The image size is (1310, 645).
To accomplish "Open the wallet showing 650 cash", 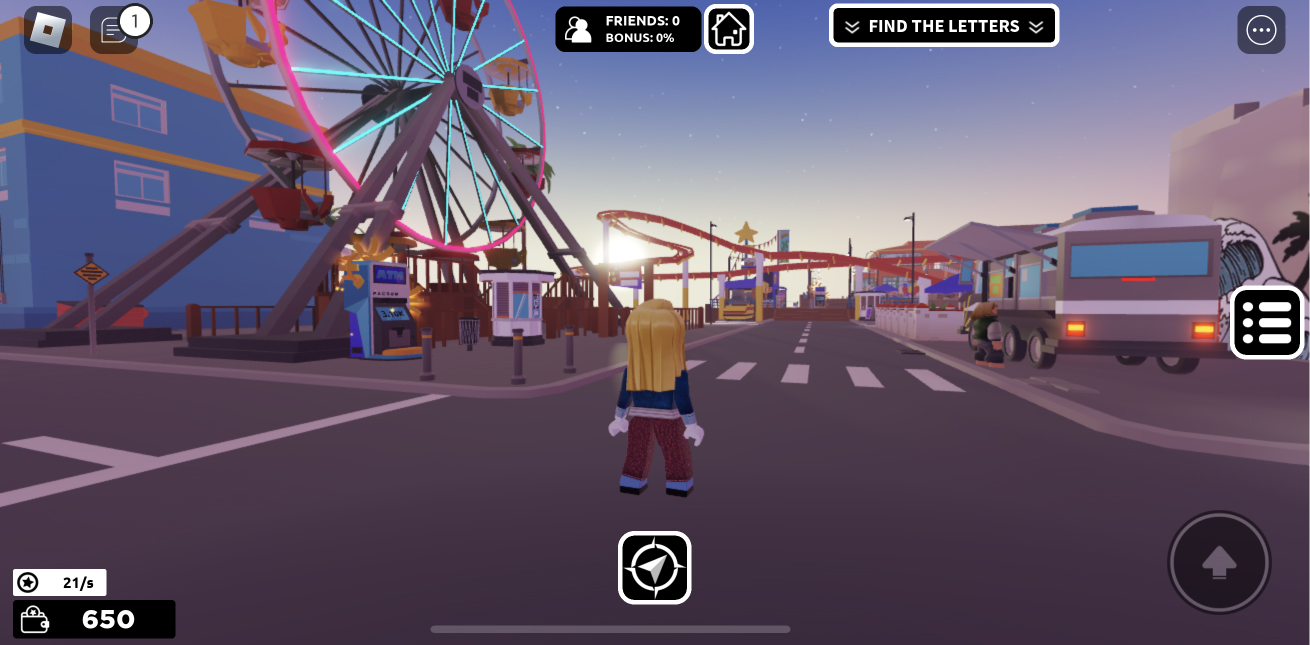I will pyautogui.click(x=94, y=619).
